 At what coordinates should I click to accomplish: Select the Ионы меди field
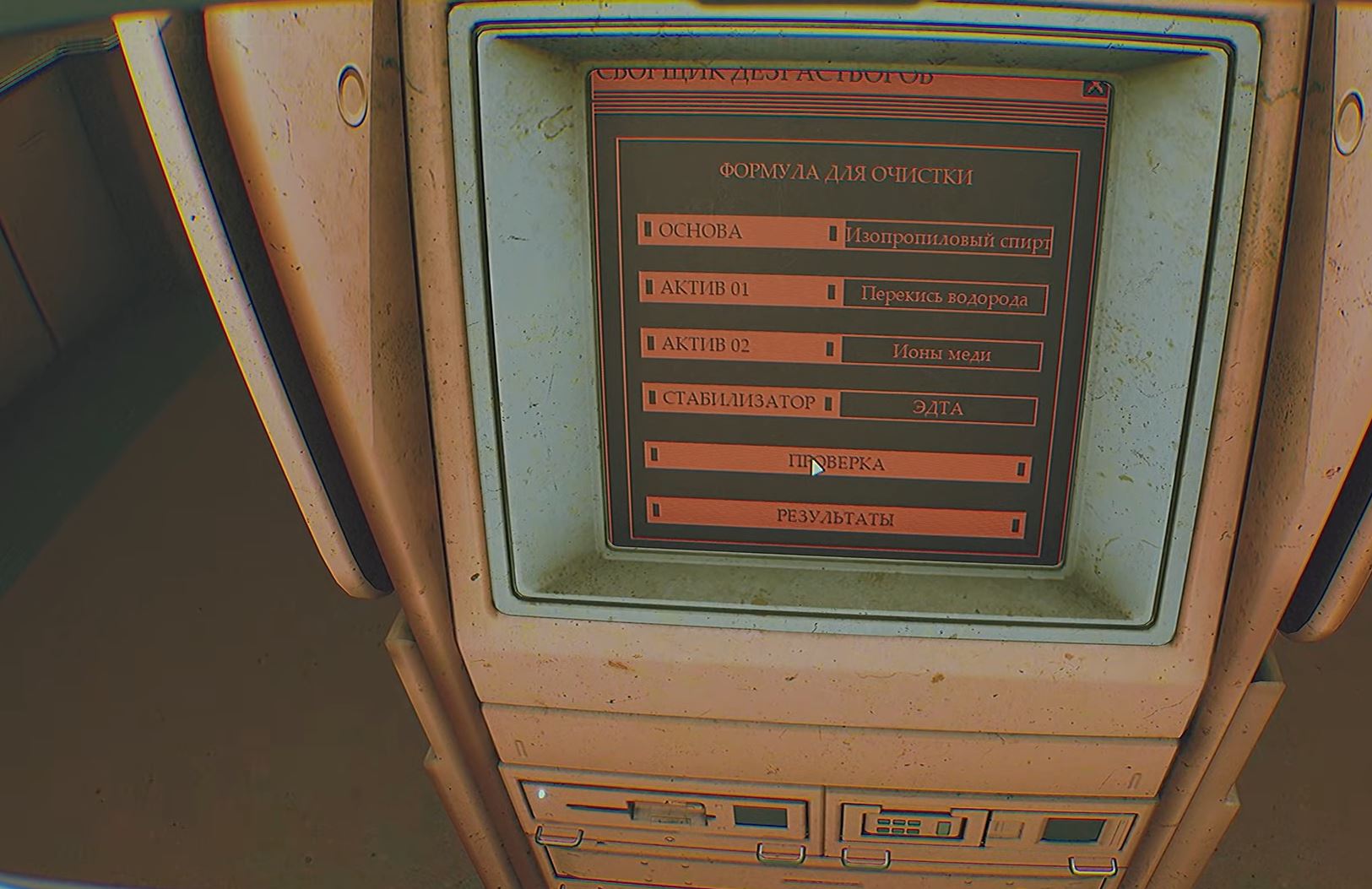coord(941,354)
